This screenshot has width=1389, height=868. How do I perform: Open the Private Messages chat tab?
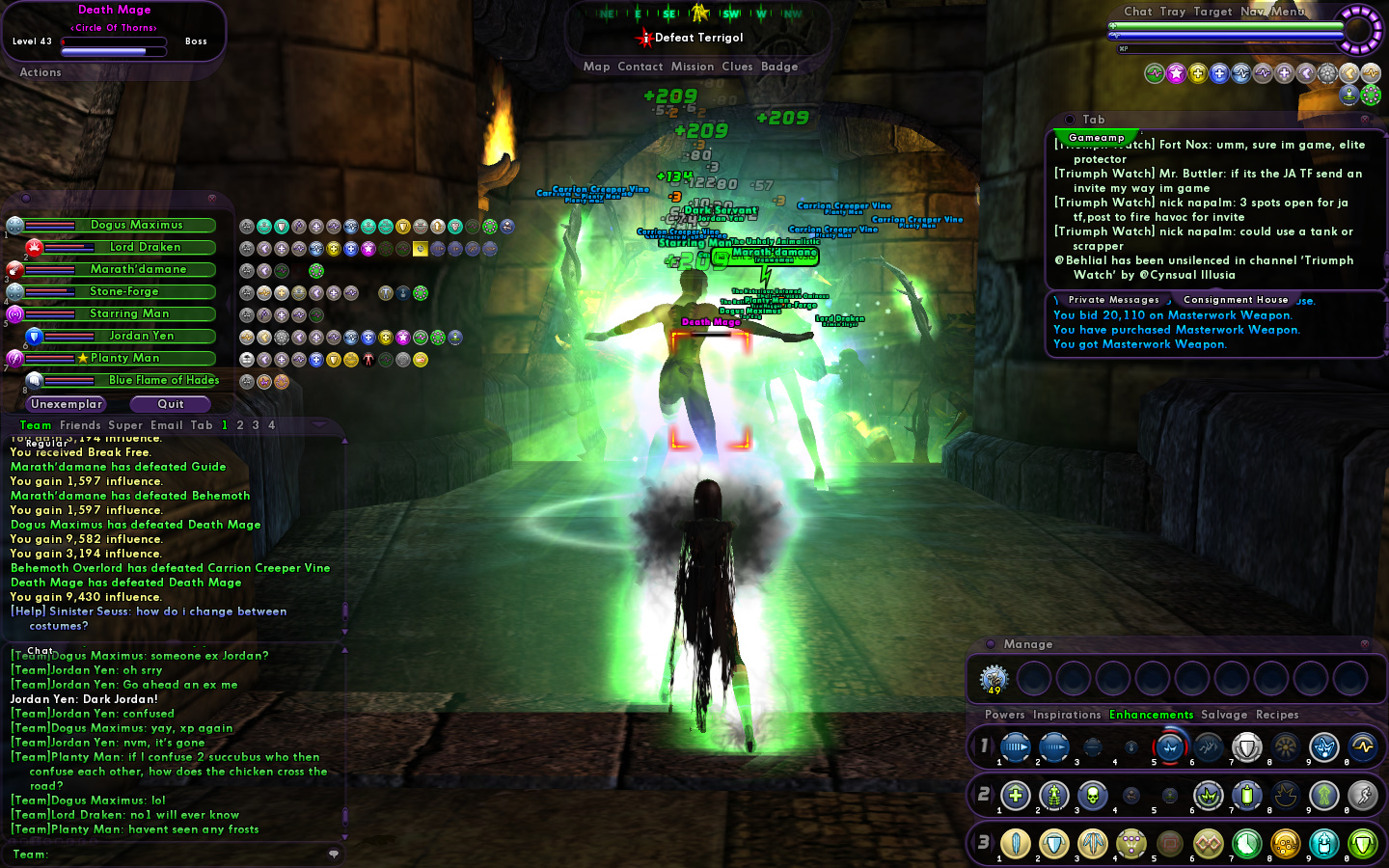[1113, 300]
